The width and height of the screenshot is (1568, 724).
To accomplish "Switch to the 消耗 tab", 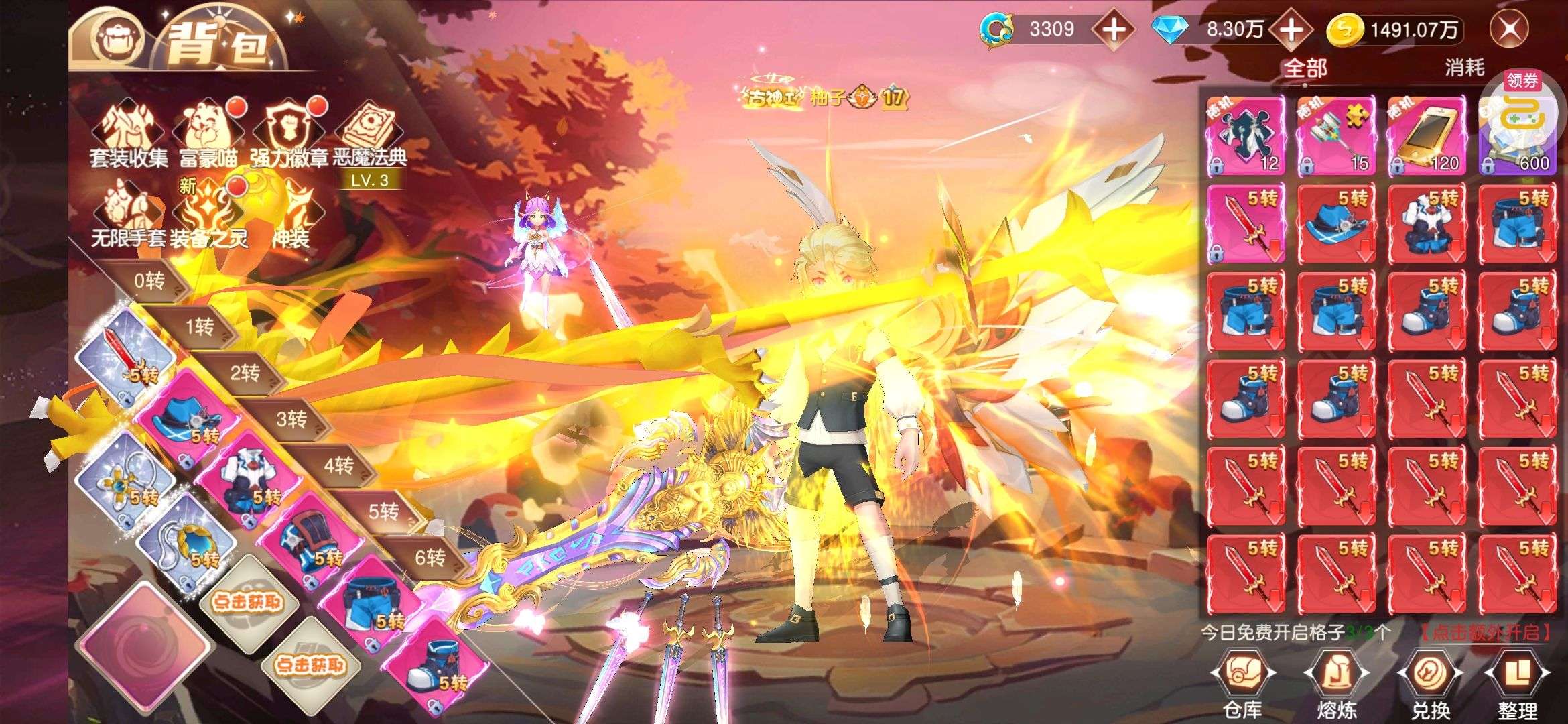I will tap(1464, 68).
